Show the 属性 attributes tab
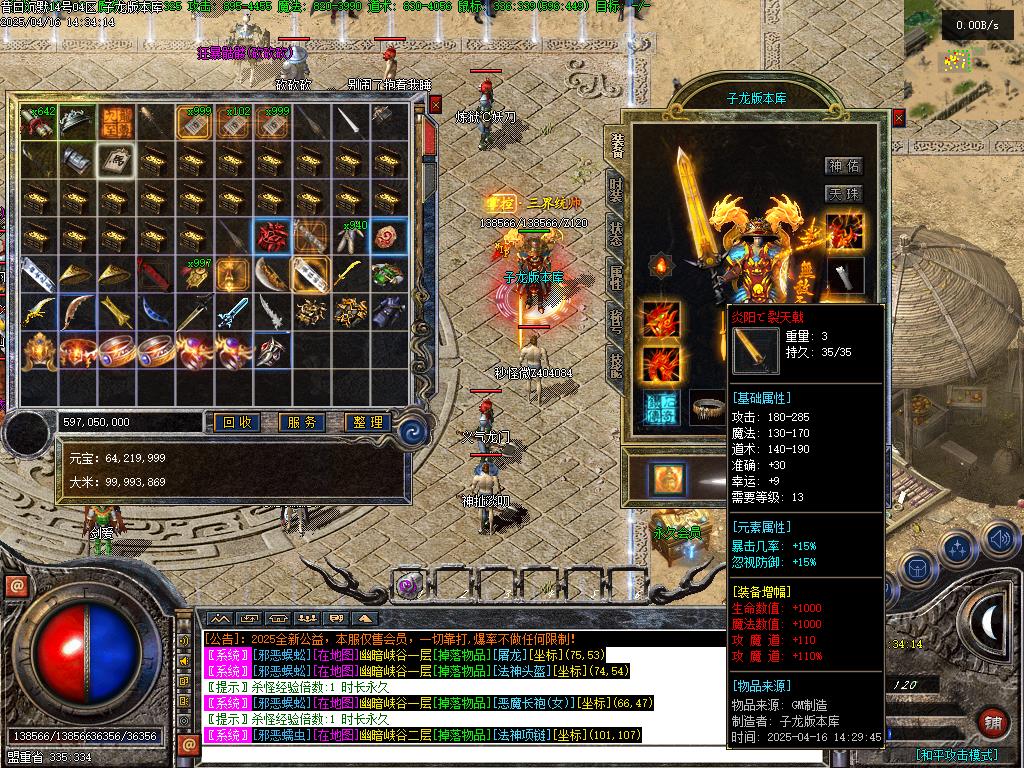1024x768 pixels. click(x=615, y=278)
